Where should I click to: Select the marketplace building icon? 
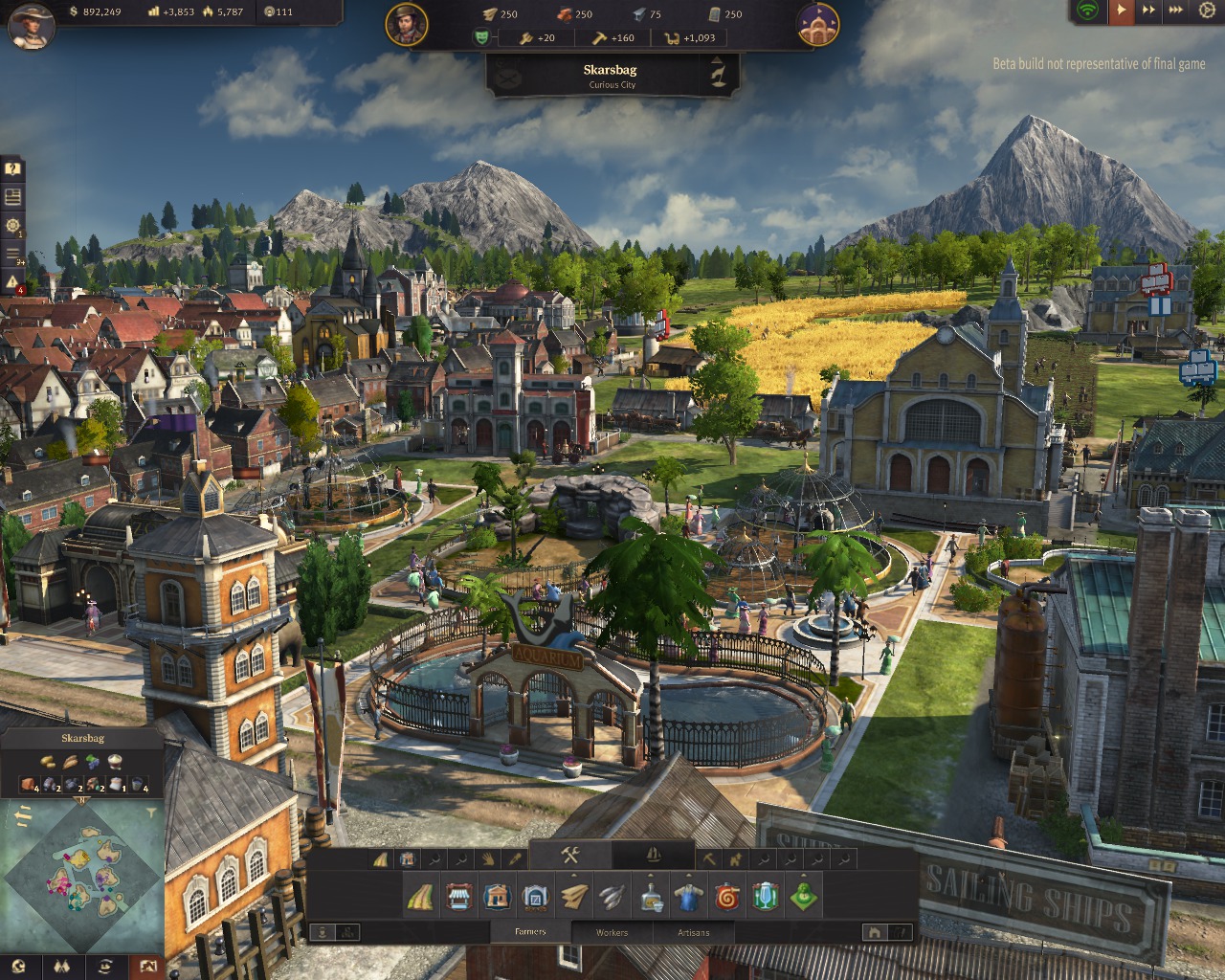[x=458, y=898]
